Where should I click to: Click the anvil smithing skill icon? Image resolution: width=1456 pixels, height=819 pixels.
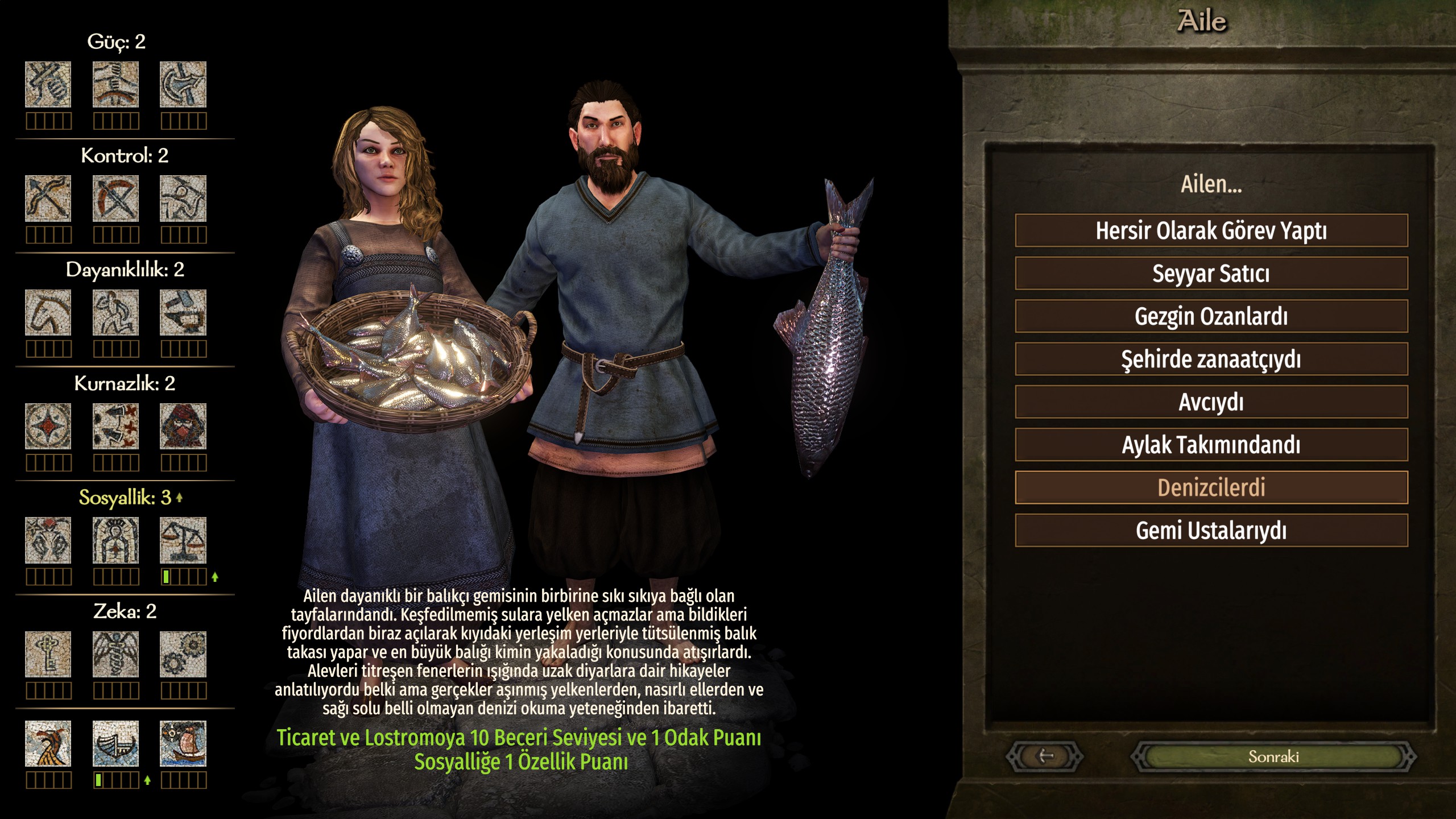tap(183, 312)
